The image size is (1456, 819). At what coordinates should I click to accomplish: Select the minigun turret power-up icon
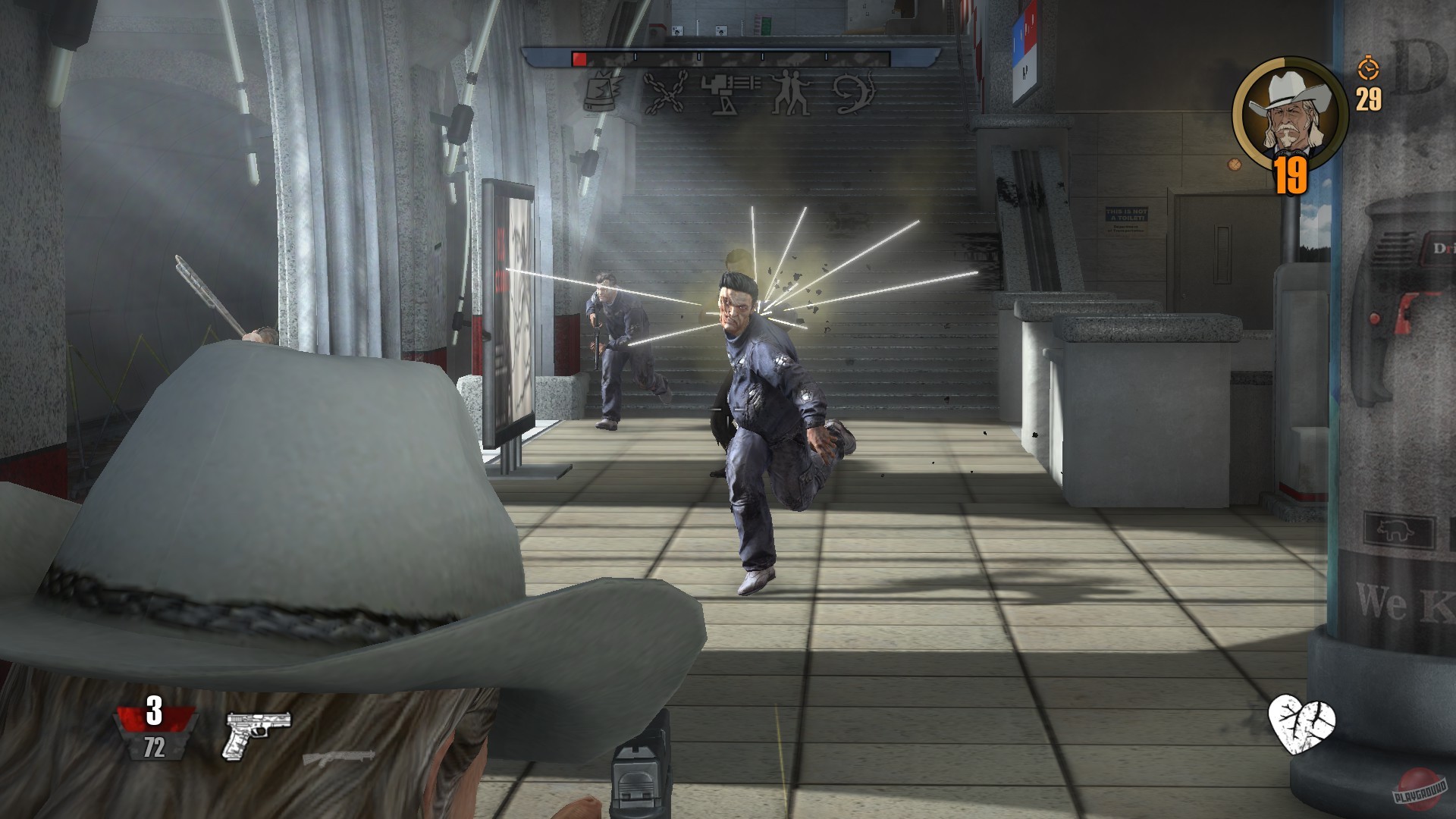pyautogui.click(x=730, y=95)
